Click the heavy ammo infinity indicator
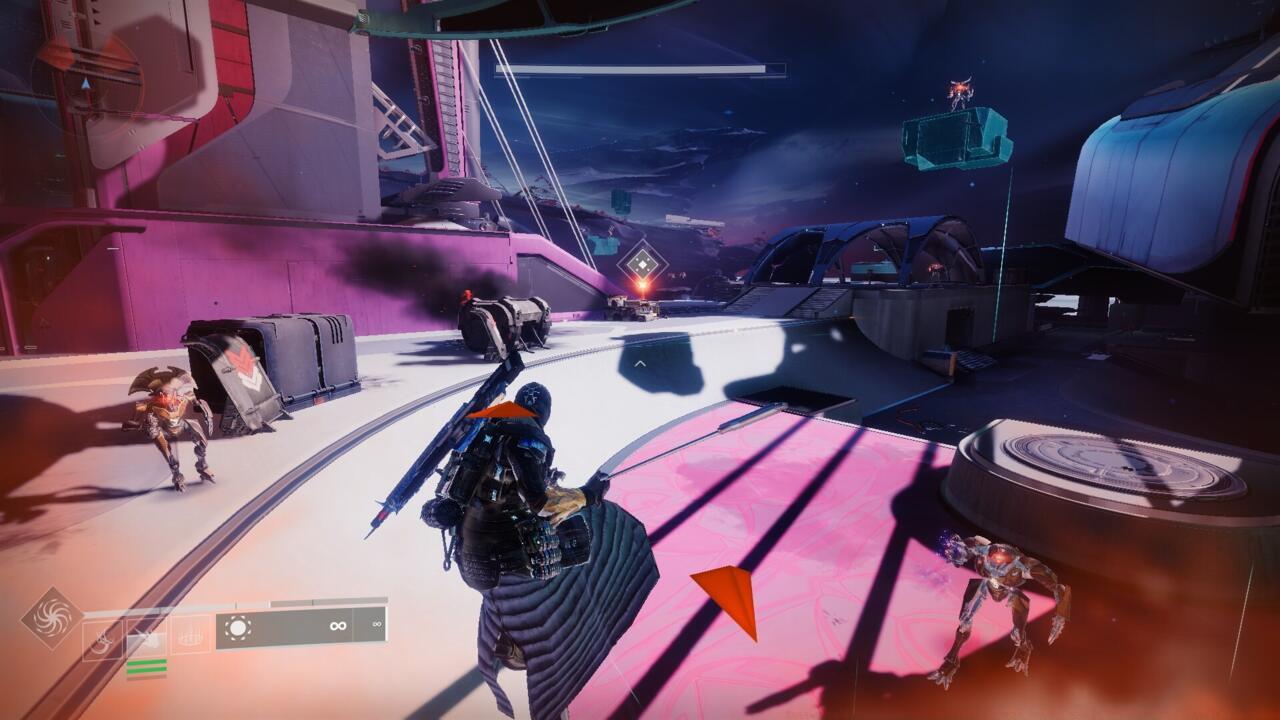 pyautogui.click(x=376, y=624)
